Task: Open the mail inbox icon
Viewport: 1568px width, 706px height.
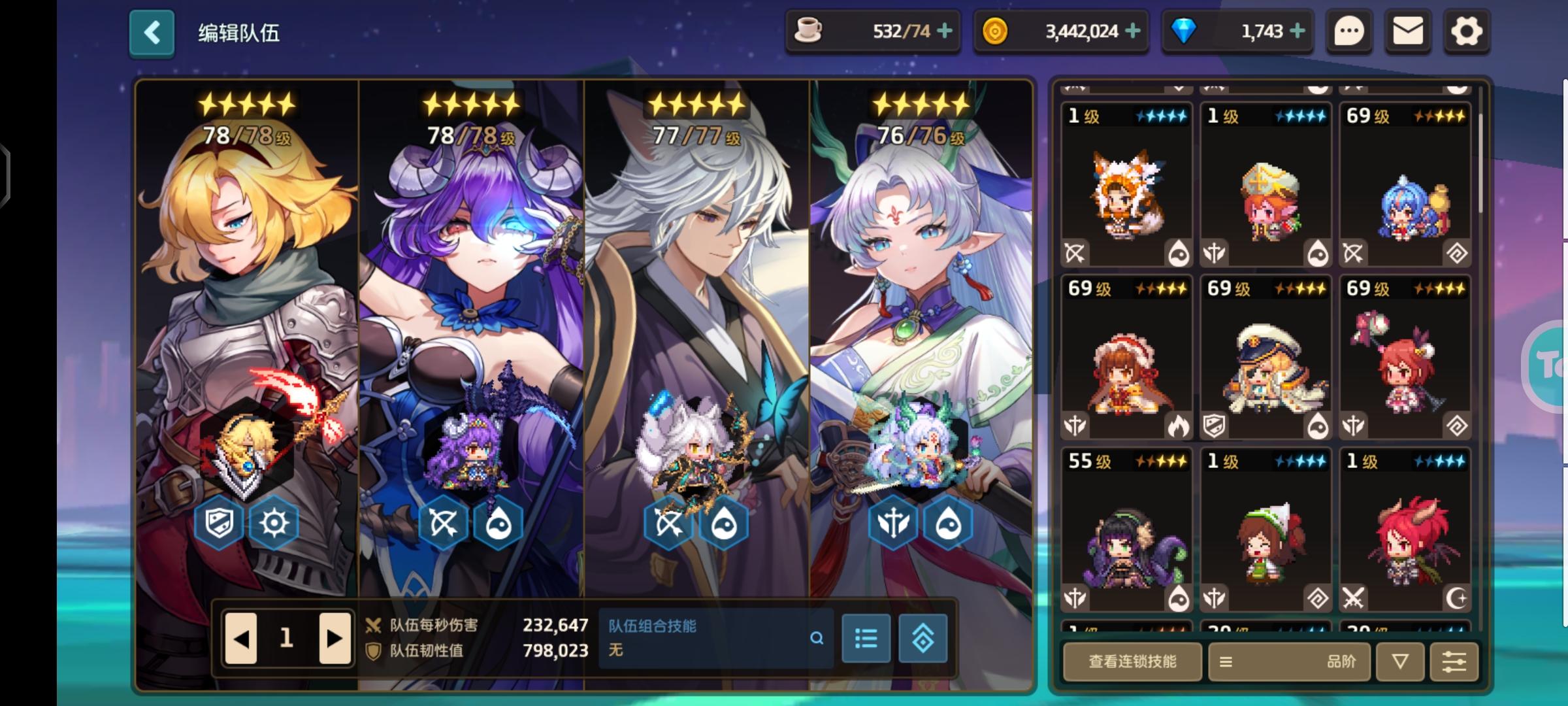Action: tap(1409, 30)
